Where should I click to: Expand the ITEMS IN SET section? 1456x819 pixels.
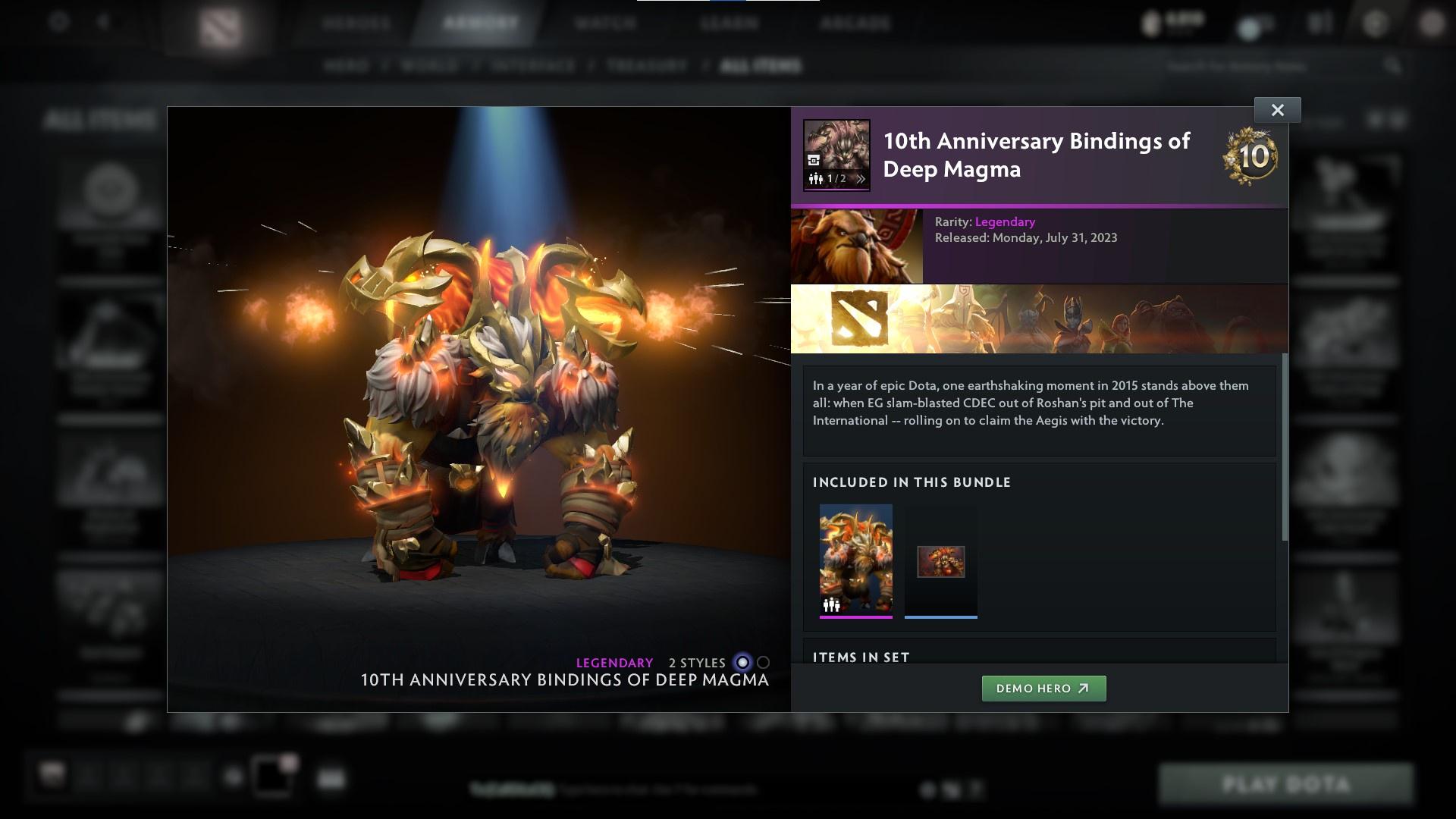pyautogui.click(x=861, y=657)
